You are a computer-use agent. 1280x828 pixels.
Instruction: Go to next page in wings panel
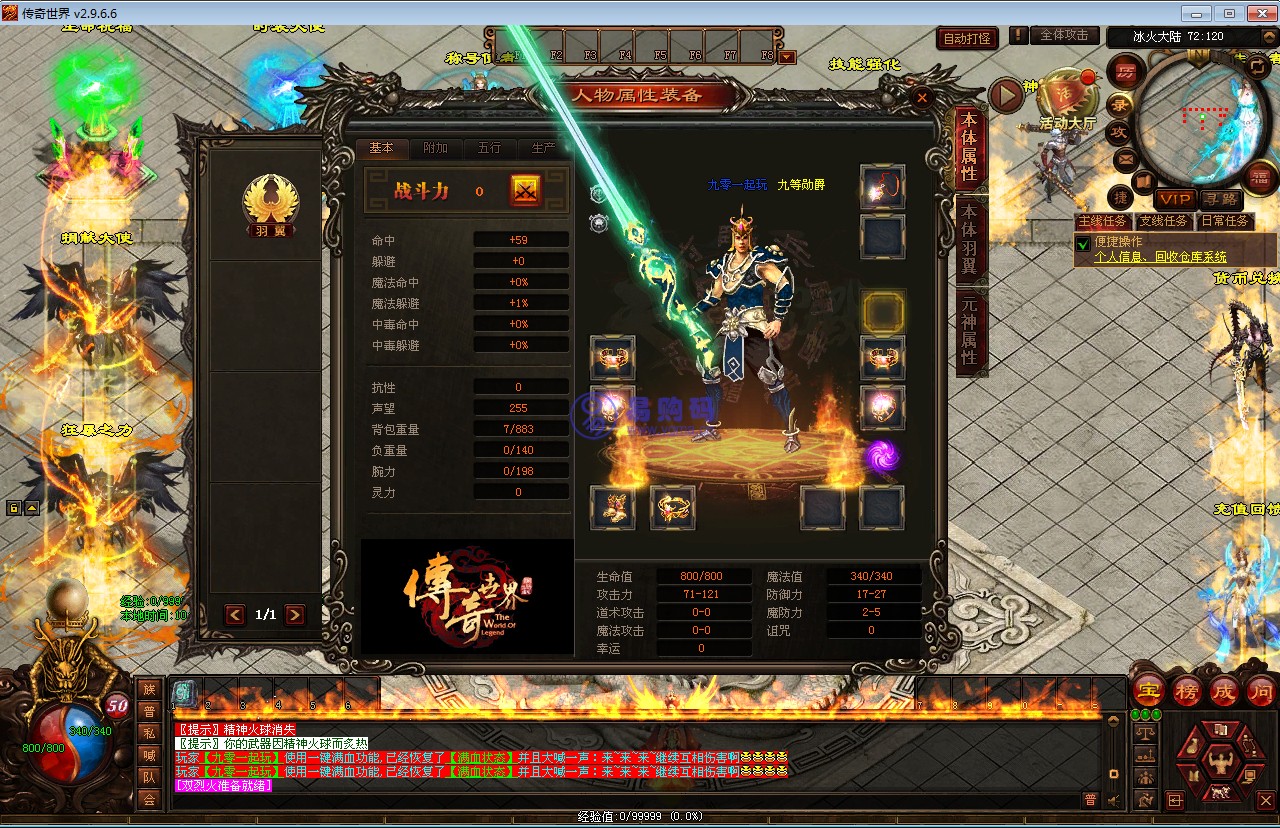coord(294,615)
